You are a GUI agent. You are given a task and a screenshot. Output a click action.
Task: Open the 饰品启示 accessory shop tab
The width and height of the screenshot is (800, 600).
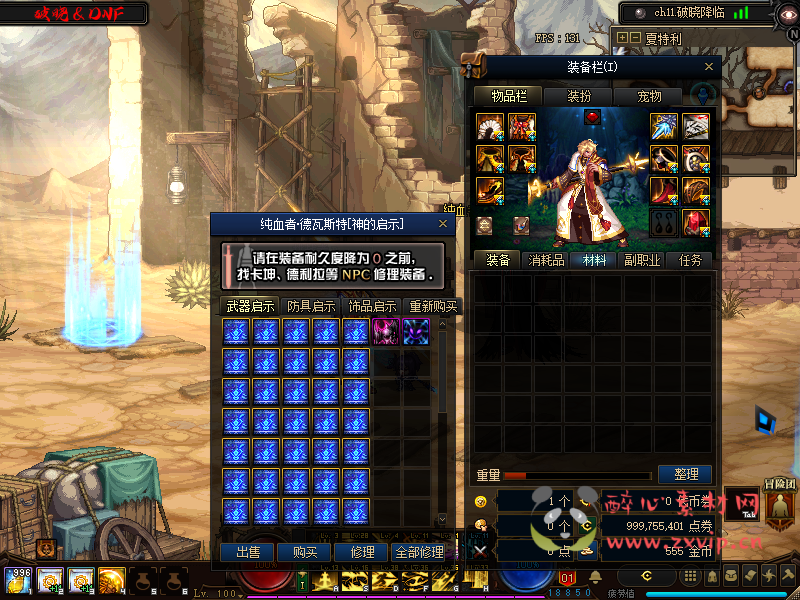click(371, 306)
